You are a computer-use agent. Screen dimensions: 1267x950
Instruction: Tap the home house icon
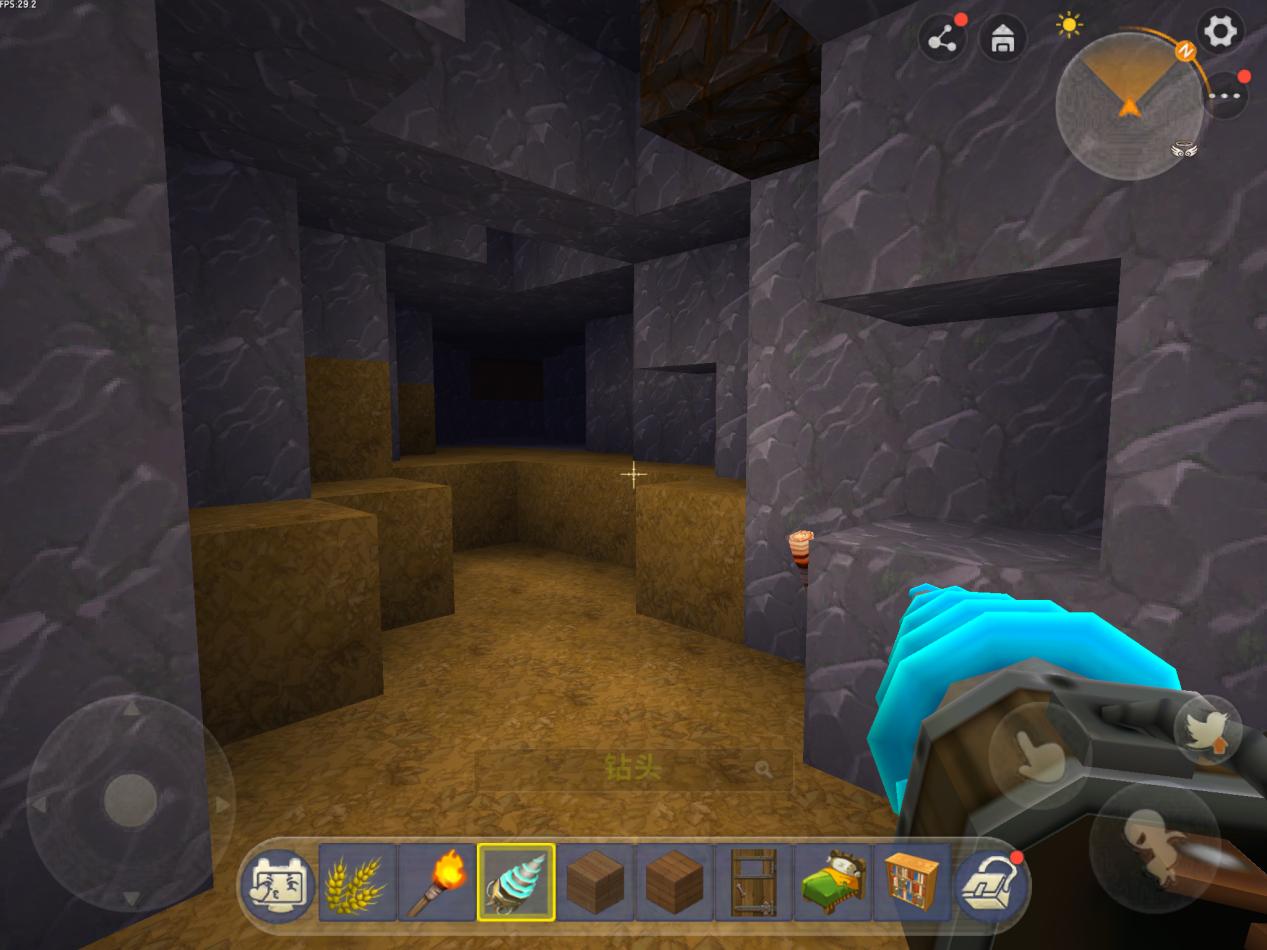1003,40
